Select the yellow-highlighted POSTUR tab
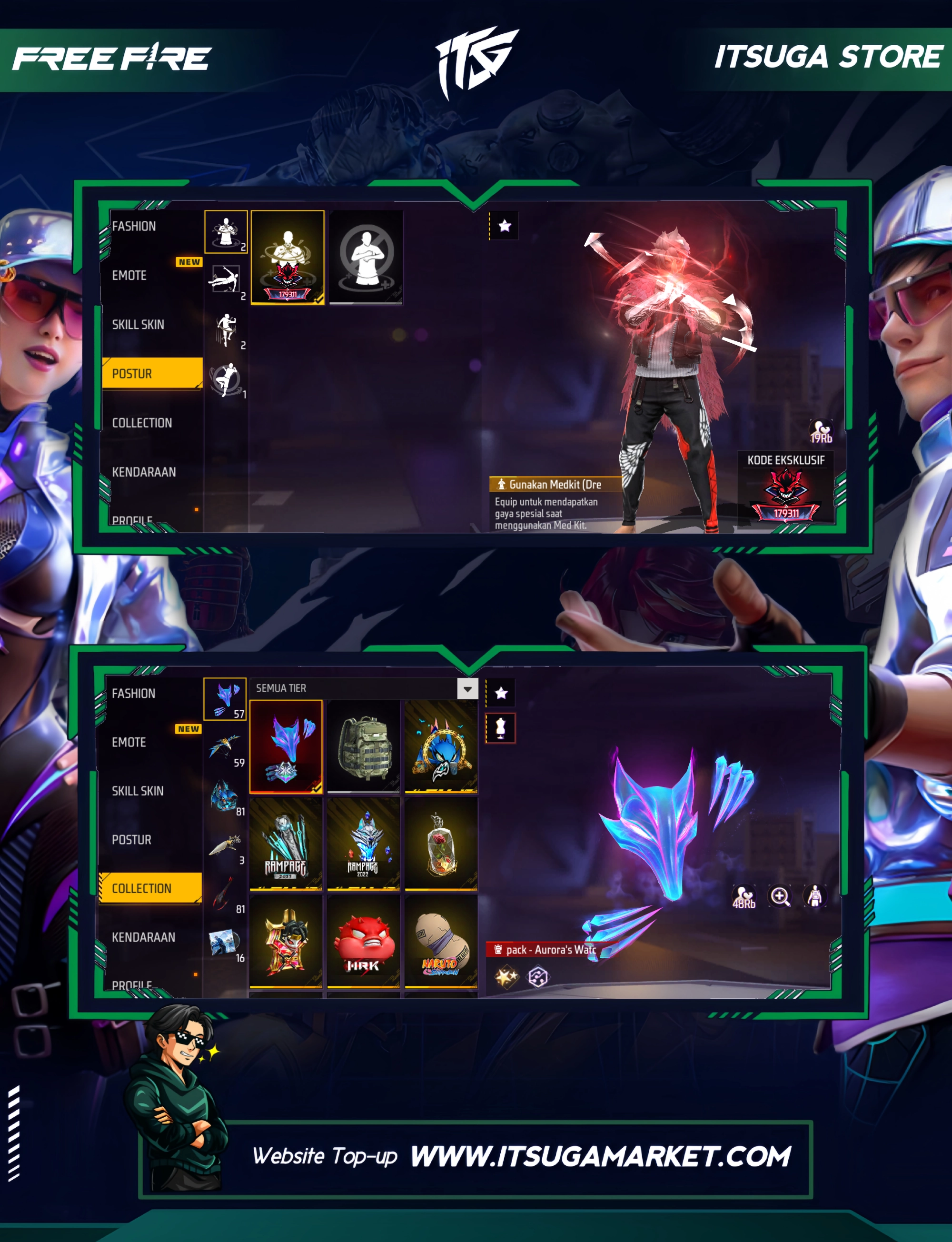Image resolution: width=952 pixels, height=1242 pixels. (152, 373)
